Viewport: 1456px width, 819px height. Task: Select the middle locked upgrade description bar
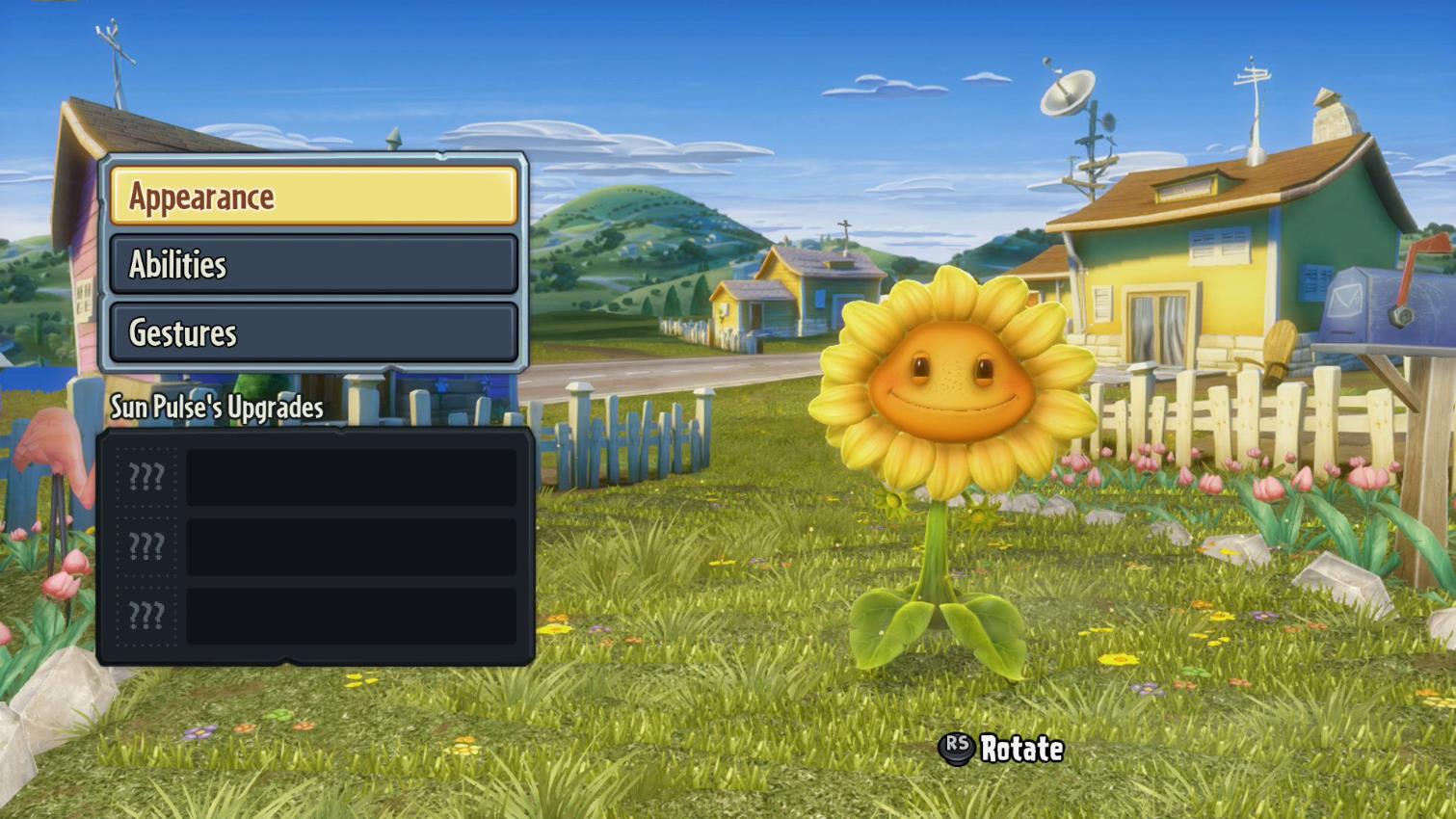click(350, 544)
